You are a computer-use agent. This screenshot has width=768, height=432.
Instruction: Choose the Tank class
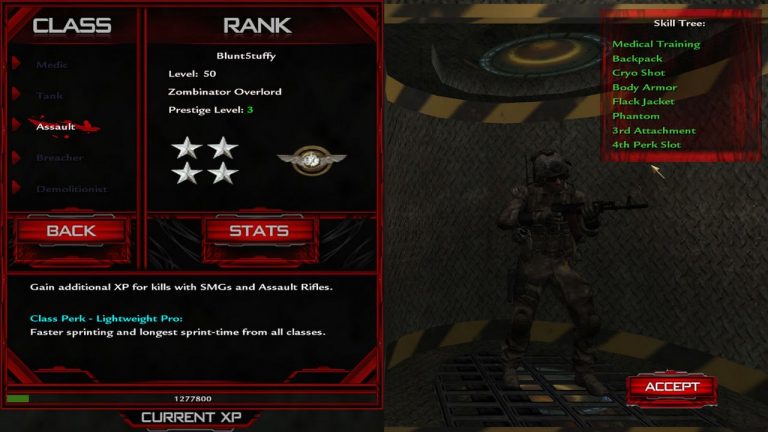tap(50, 96)
